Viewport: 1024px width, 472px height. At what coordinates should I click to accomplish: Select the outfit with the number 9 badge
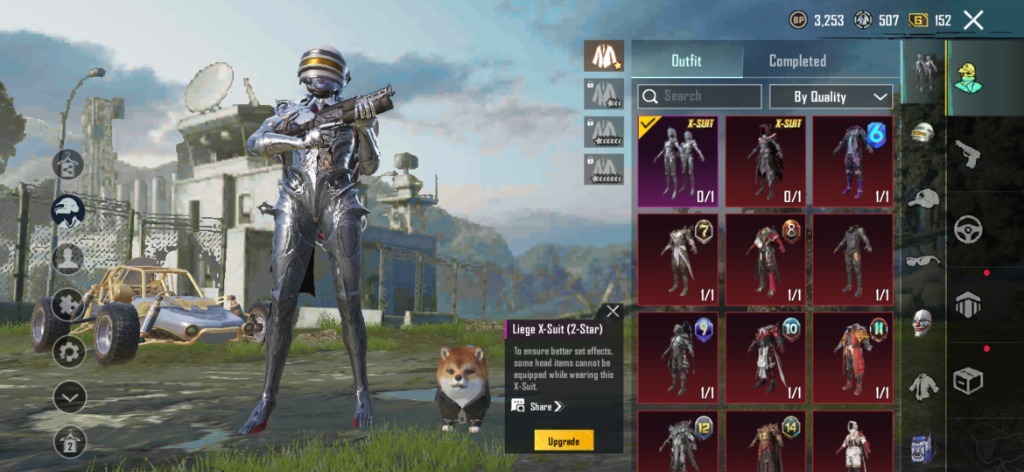677,356
